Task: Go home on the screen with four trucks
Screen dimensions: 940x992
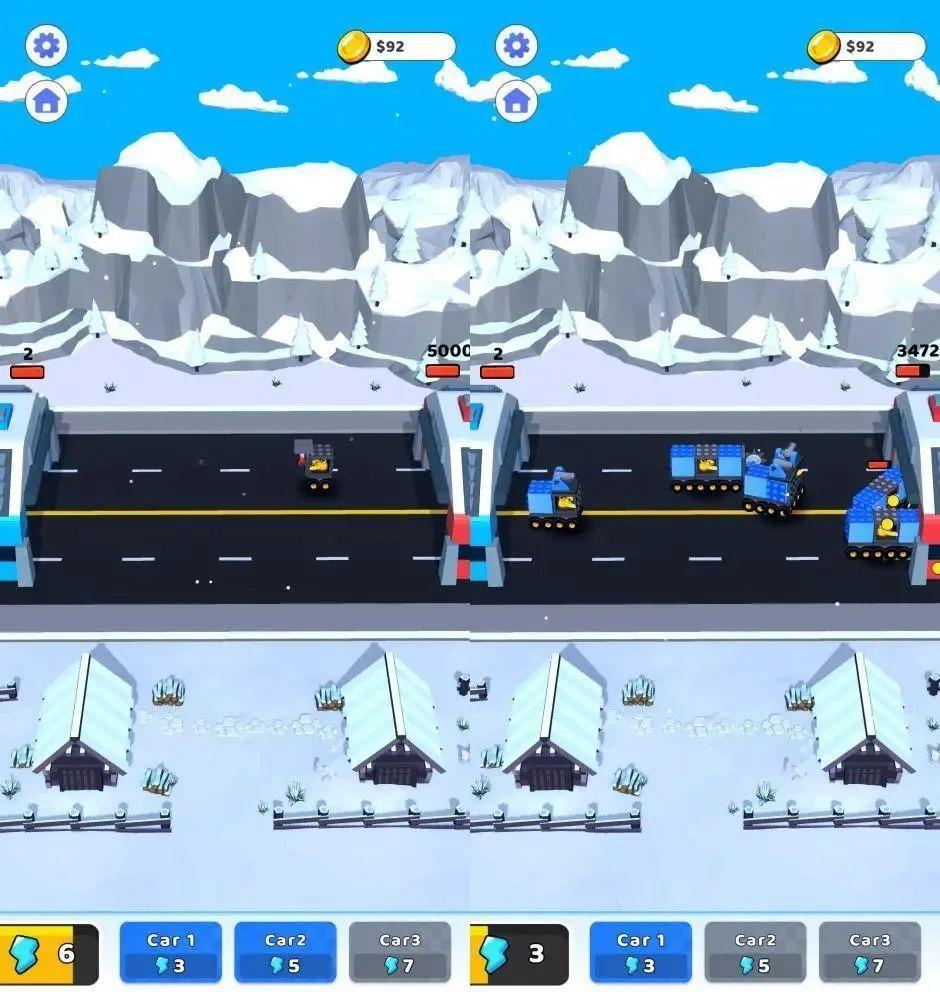Action: (516, 100)
